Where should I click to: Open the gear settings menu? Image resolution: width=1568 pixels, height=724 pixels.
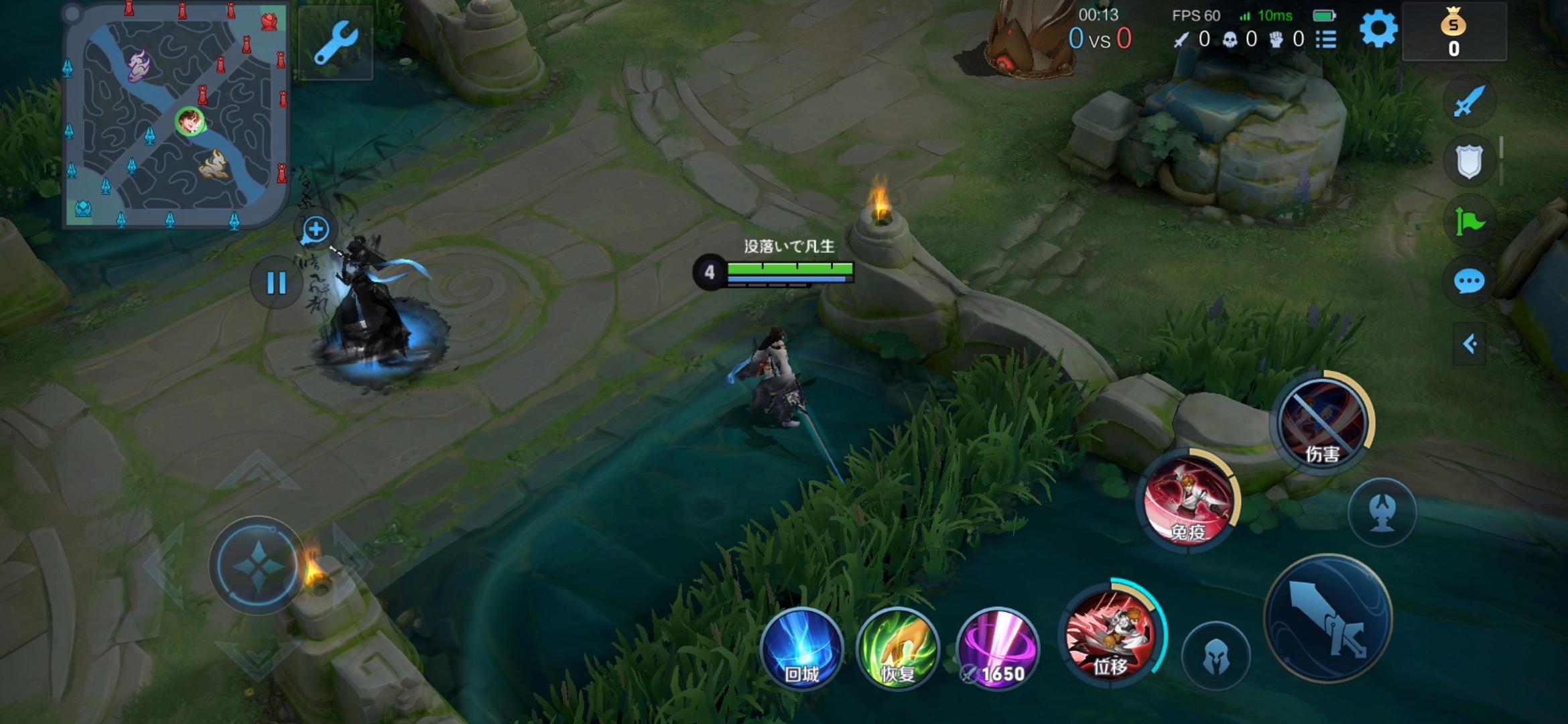click(1378, 29)
